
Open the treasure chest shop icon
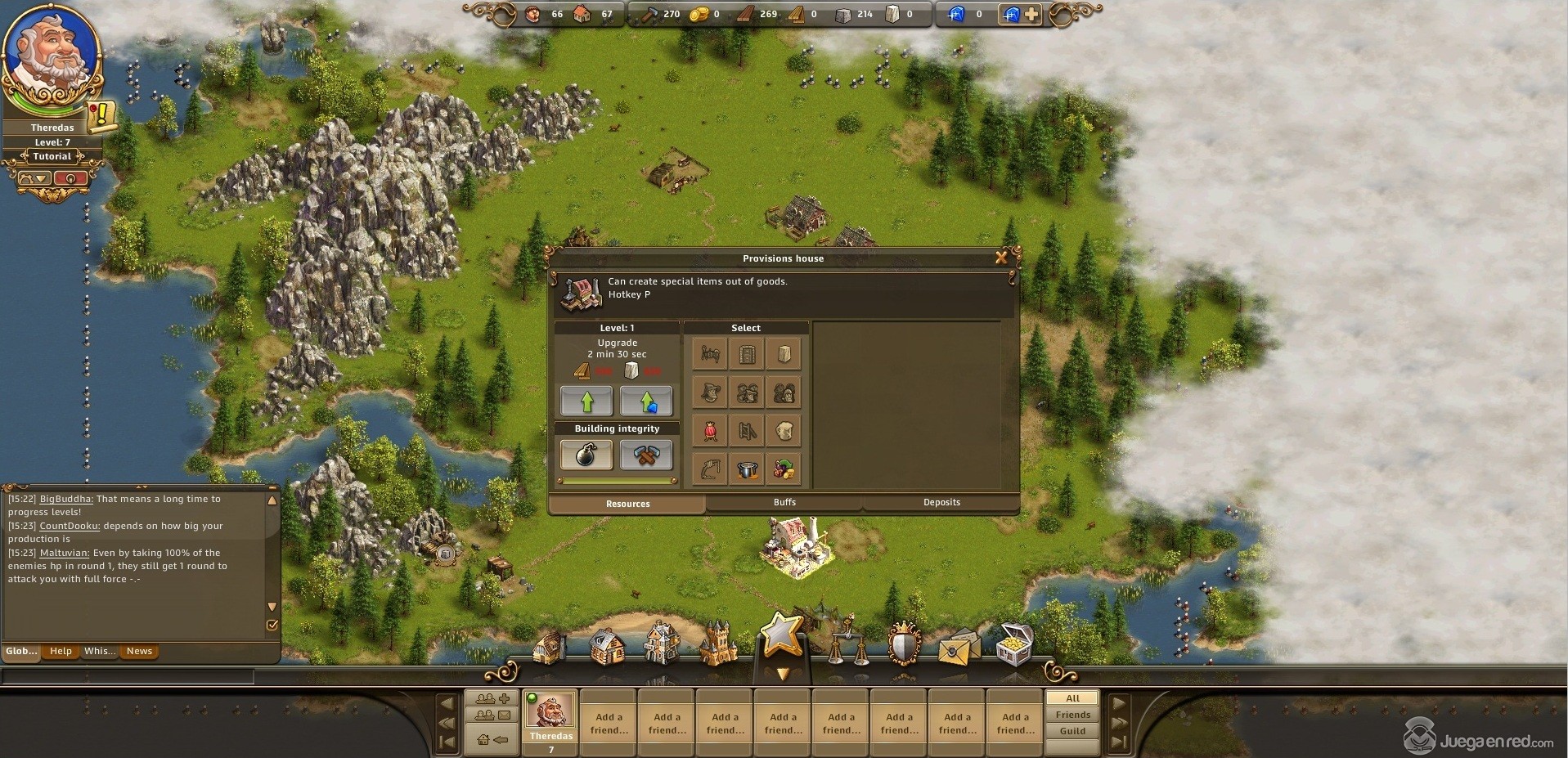pyautogui.click(x=1014, y=646)
